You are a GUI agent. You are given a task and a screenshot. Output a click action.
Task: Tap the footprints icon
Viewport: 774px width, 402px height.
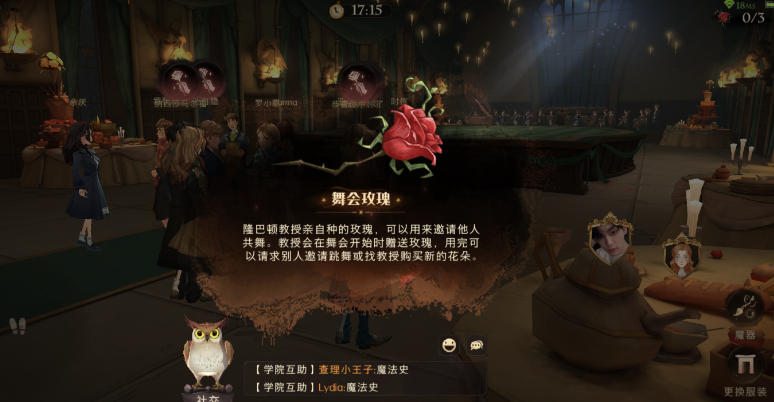click(17, 326)
